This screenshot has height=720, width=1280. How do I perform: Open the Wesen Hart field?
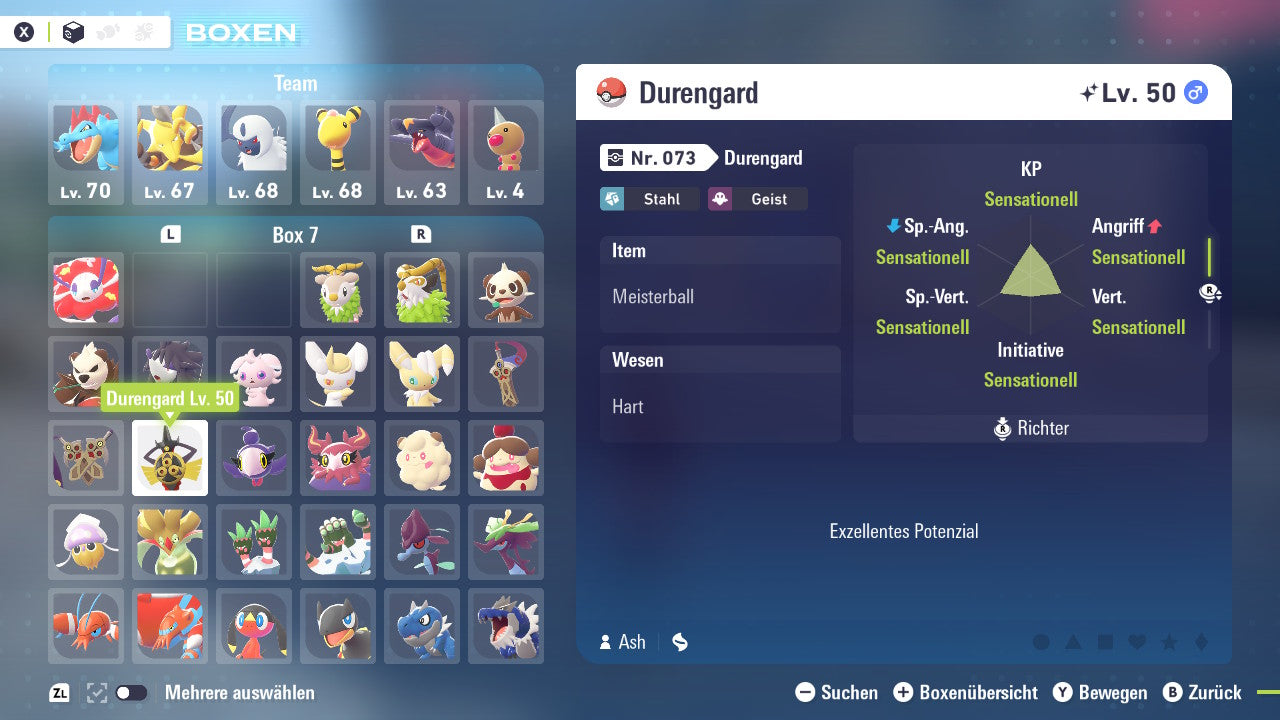(x=720, y=393)
